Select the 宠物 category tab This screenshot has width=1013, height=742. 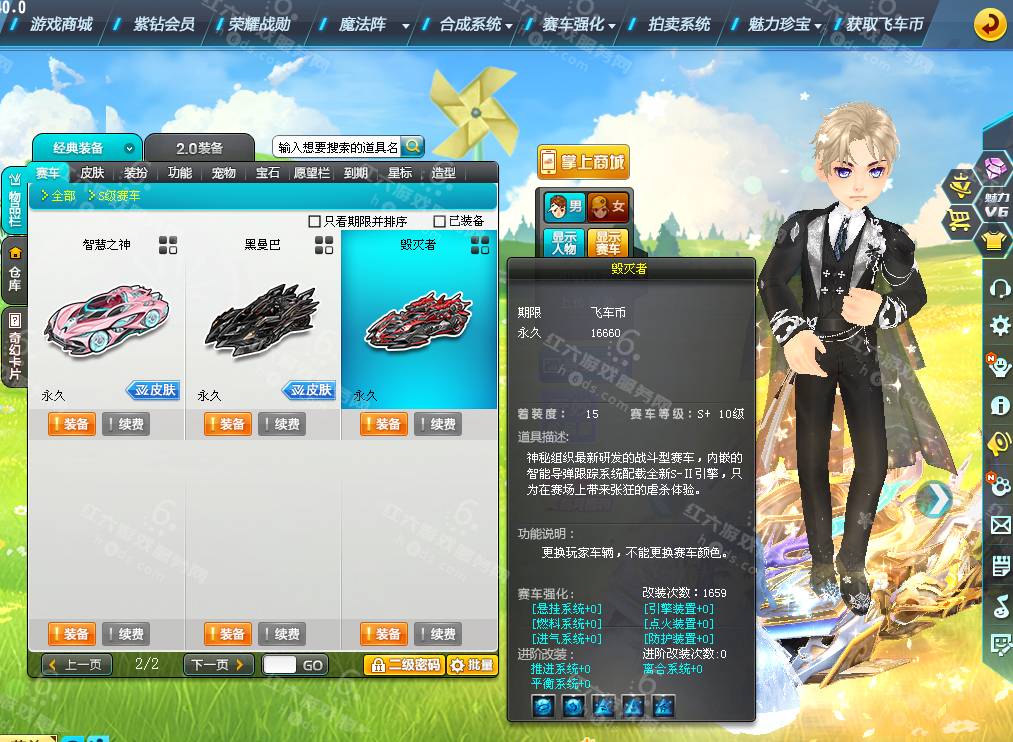[224, 173]
